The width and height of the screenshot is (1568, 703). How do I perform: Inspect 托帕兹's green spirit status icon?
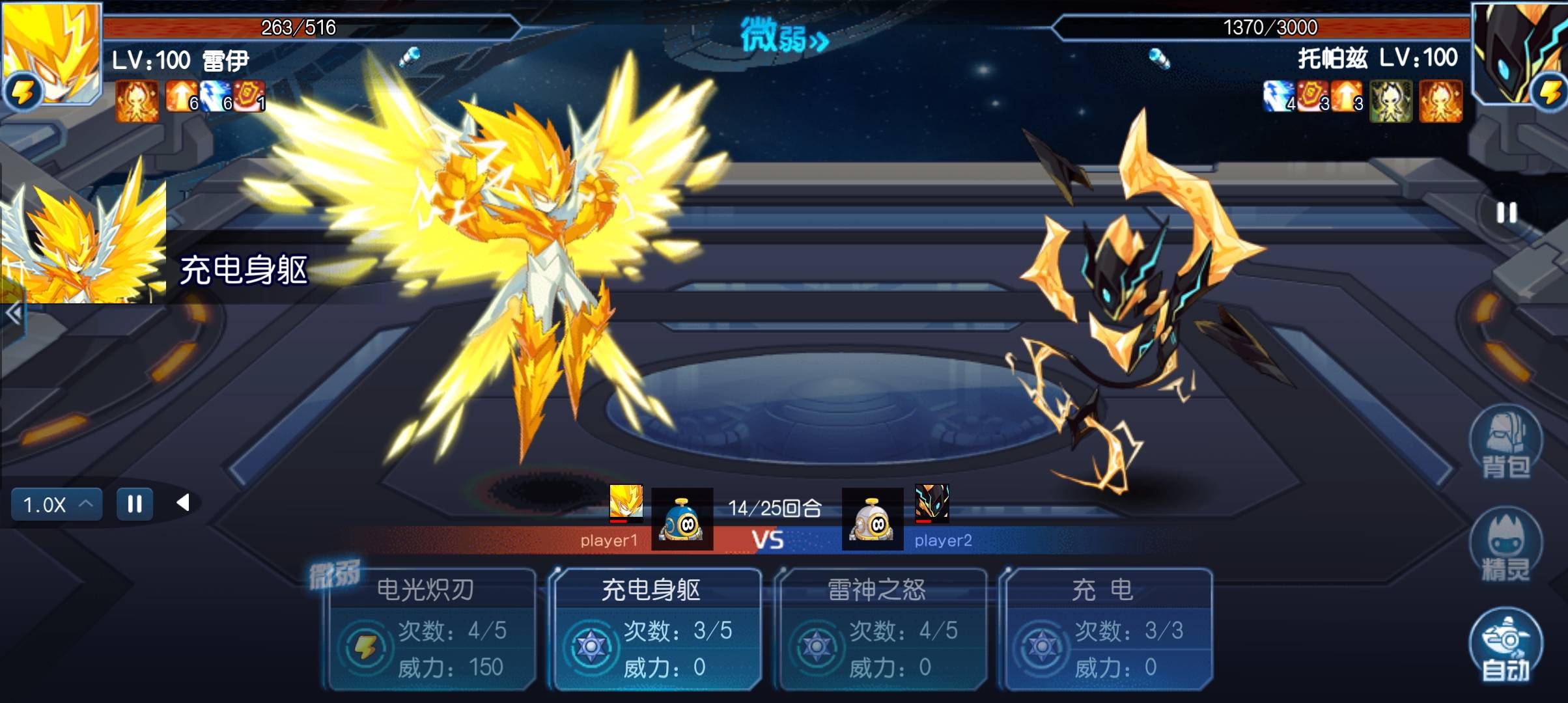(x=1390, y=101)
